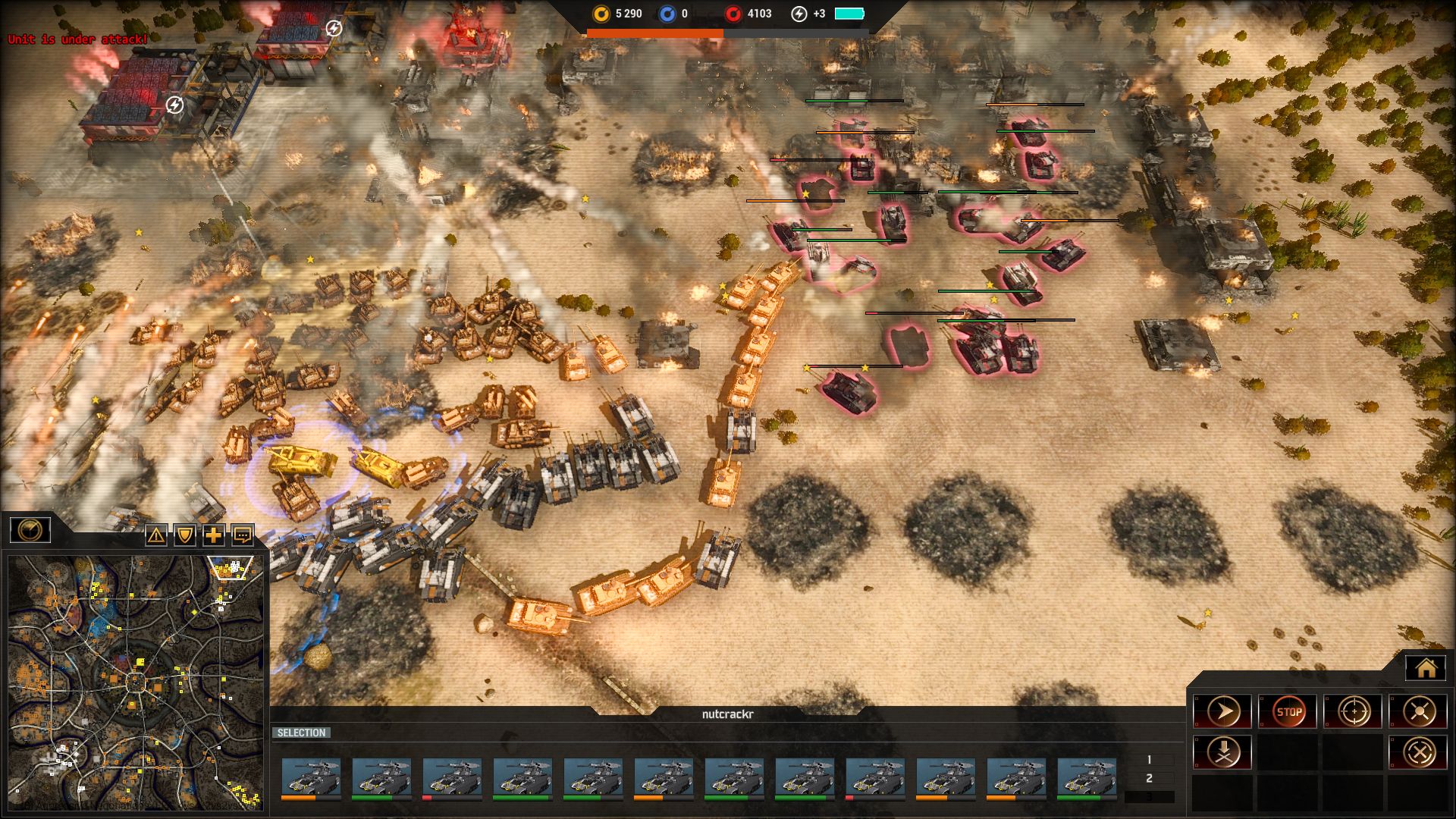Click the STOP command button
1456x819 pixels.
point(1288,712)
